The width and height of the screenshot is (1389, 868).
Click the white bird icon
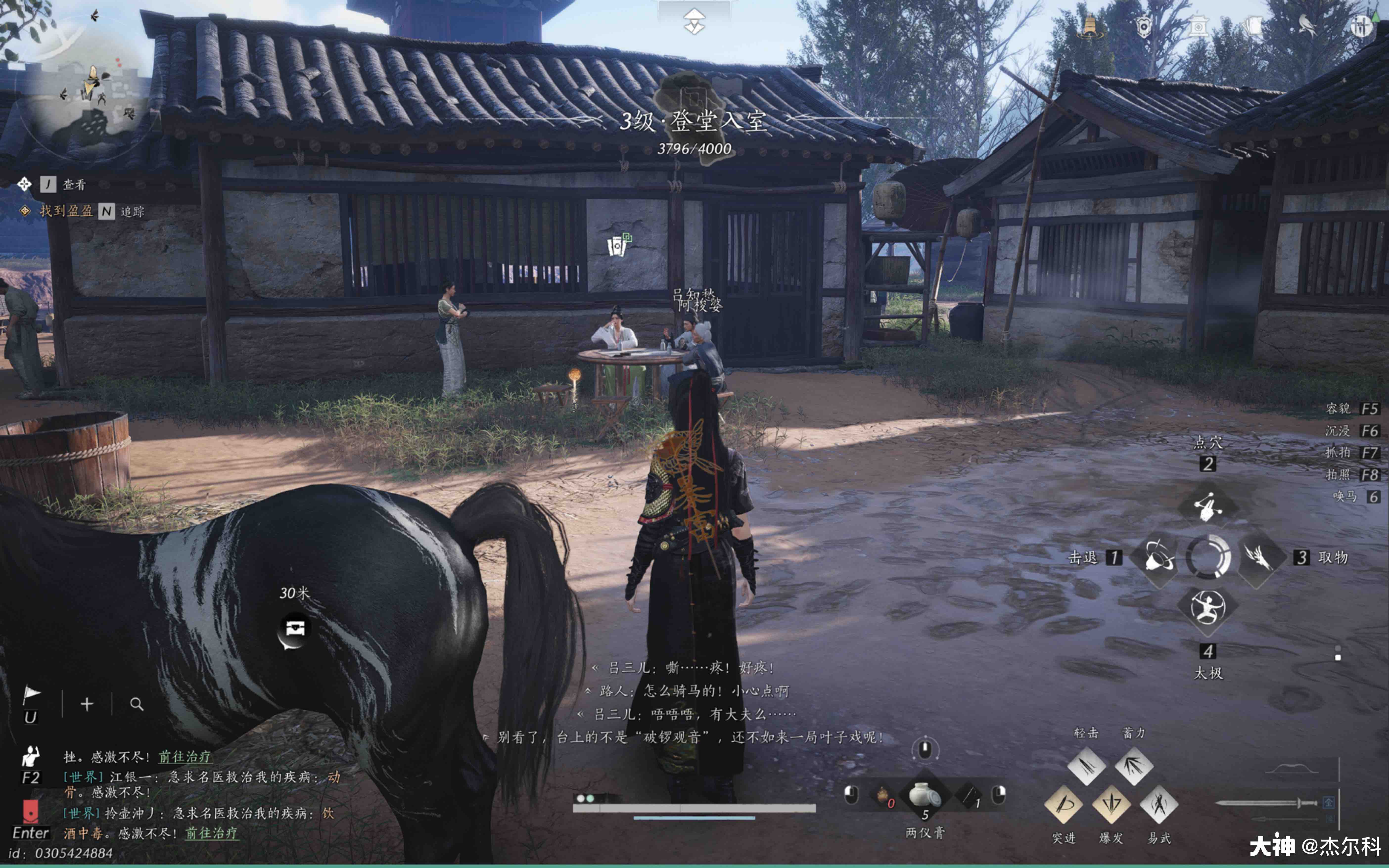click(1307, 26)
